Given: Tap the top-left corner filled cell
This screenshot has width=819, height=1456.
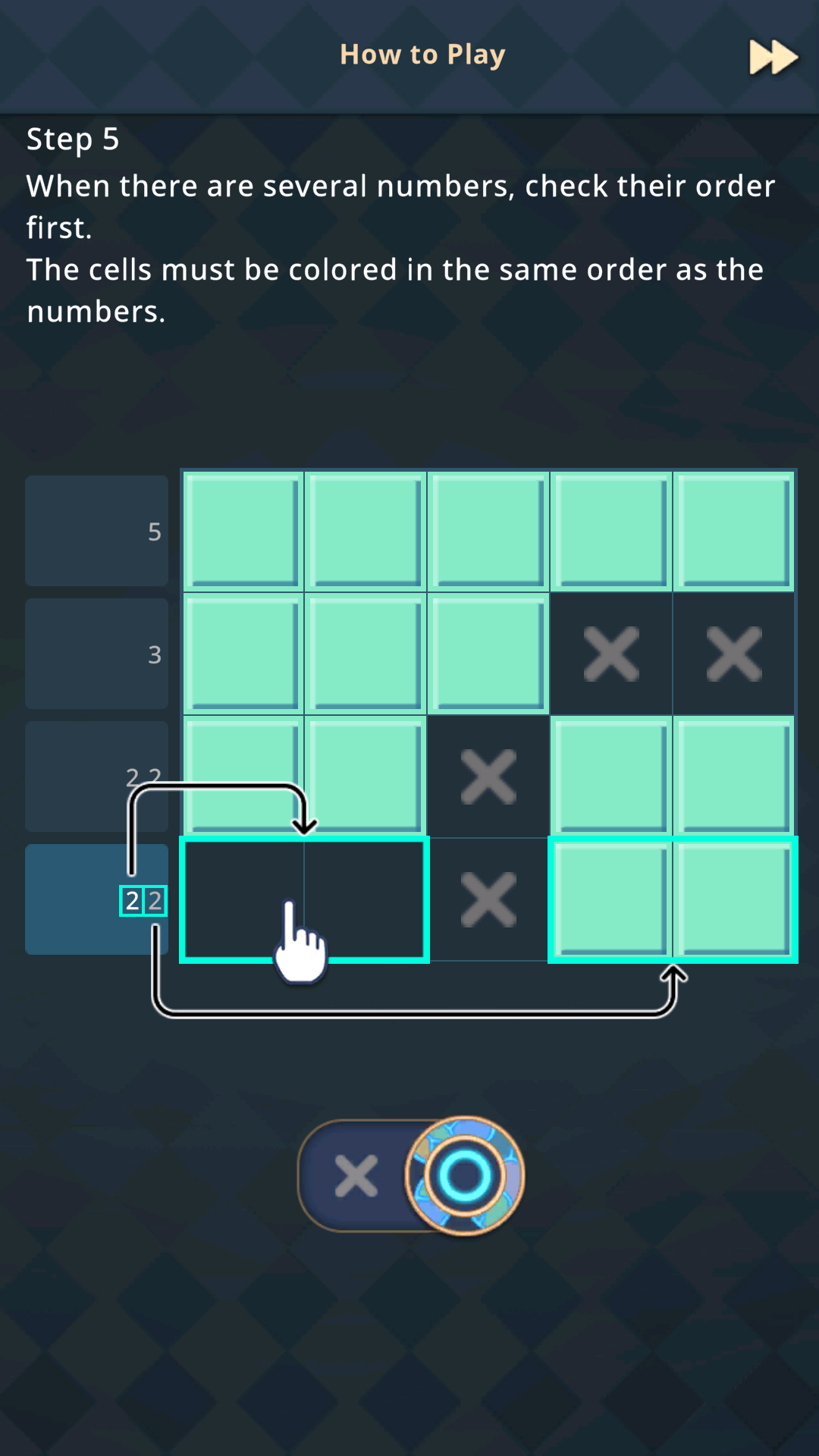Looking at the screenshot, I should pos(243,531).
